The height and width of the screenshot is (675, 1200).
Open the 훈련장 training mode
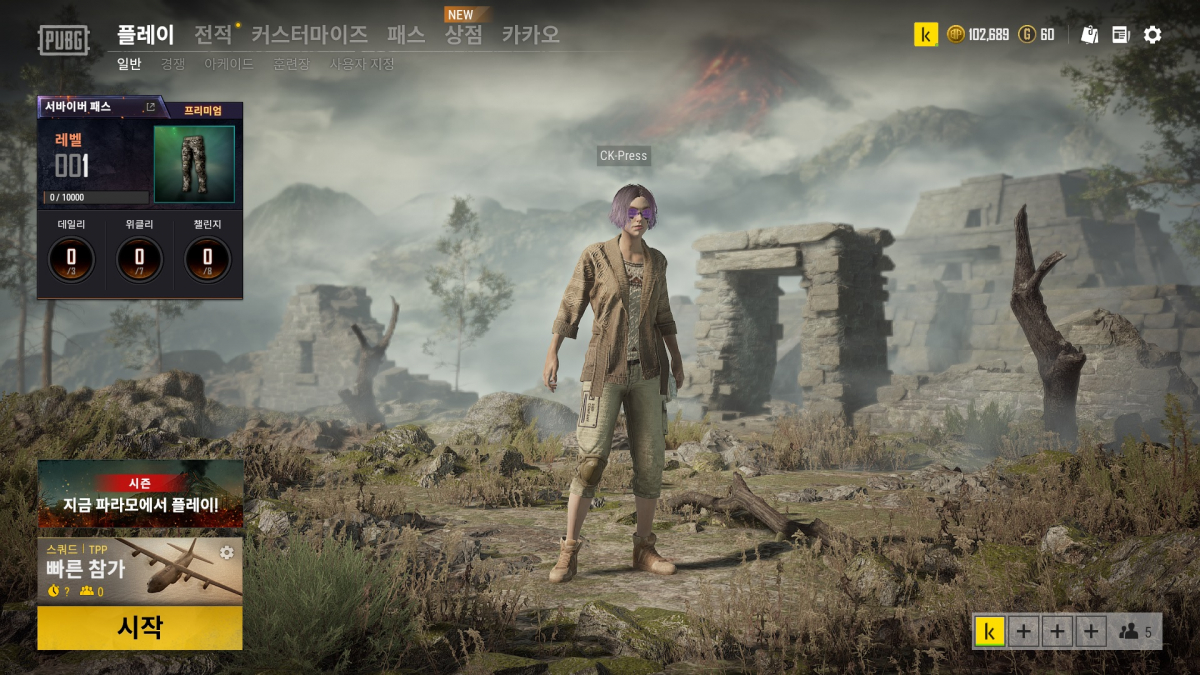[x=291, y=64]
